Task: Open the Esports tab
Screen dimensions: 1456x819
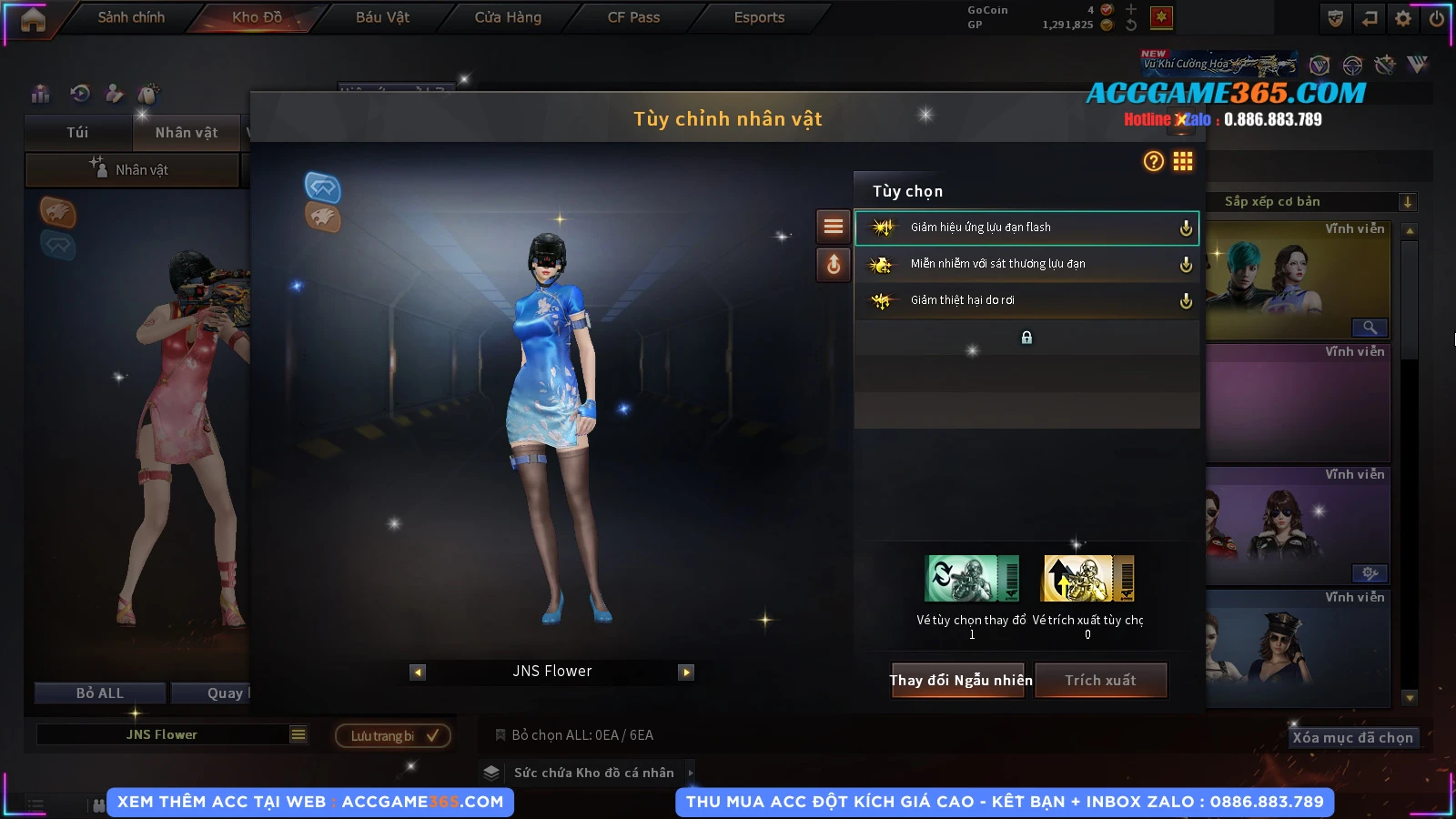Action: click(759, 17)
